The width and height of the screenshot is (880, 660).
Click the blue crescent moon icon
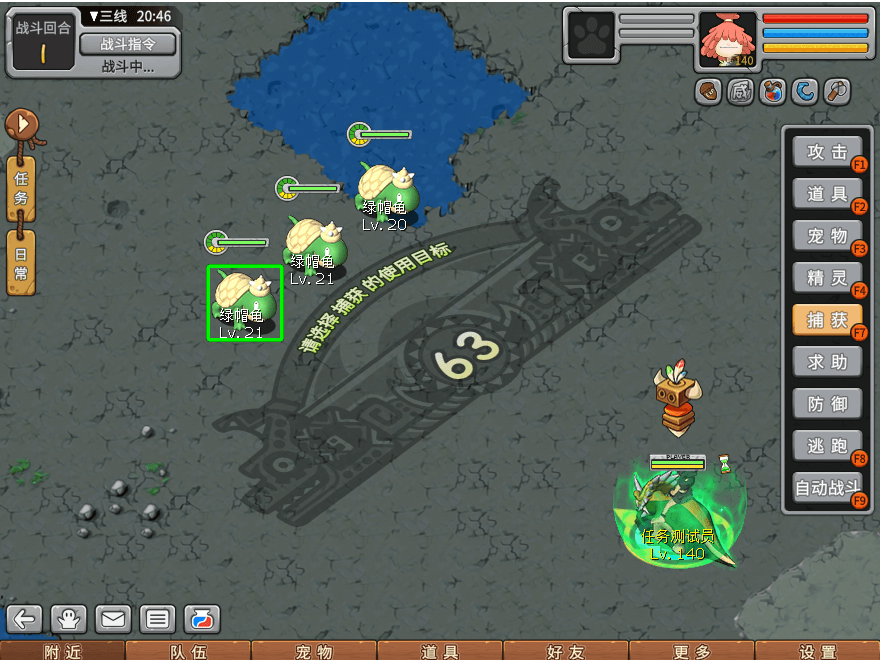coord(805,92)
